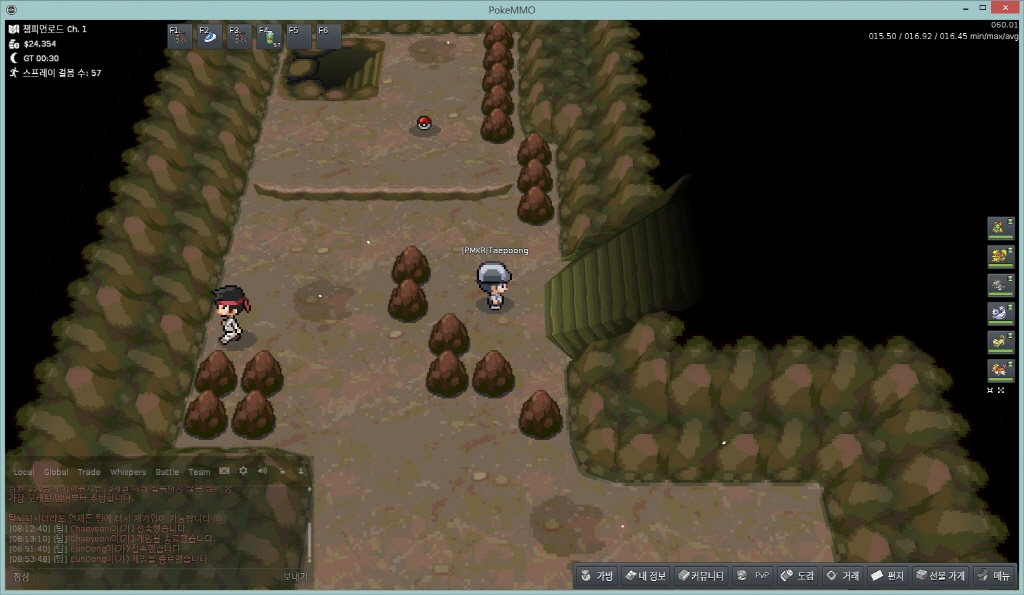The width and height of the screenshot is (1024, 595).
Task: Open the 선물 가게 gift shop
Action: pyautogui.click(x=939, y=576)
